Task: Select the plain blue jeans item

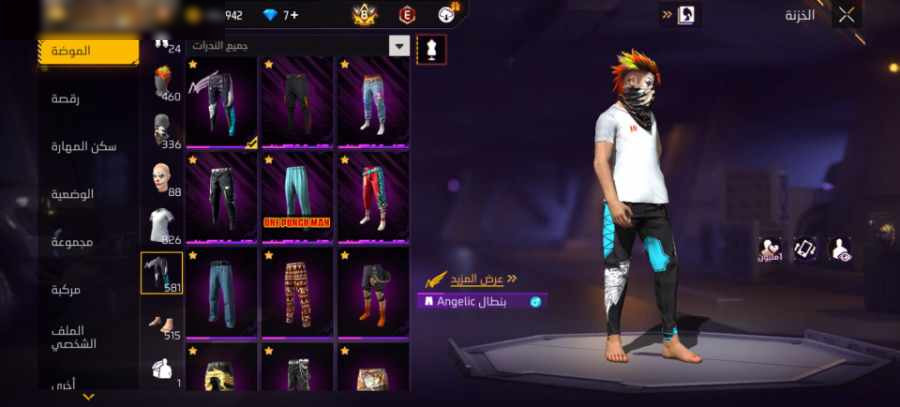Action: 221,292
